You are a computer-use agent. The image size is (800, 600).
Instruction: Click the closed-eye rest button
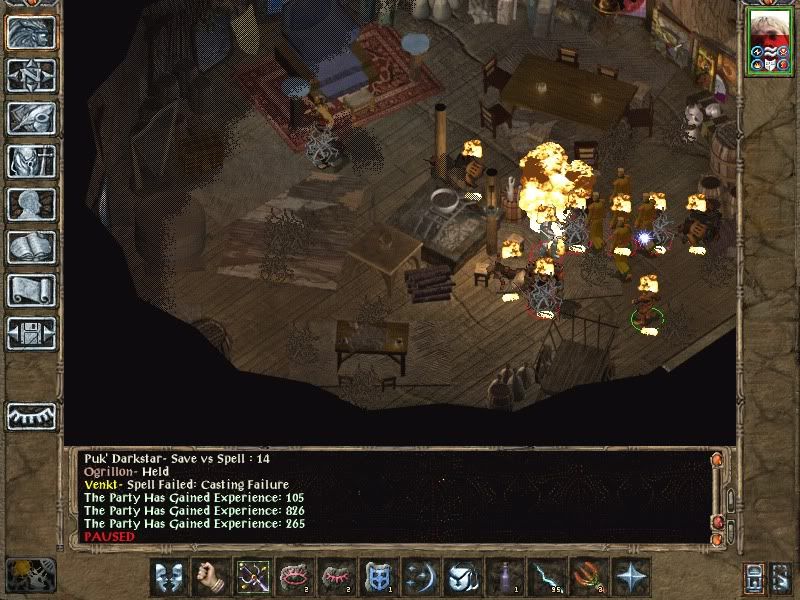click(31, 415)
